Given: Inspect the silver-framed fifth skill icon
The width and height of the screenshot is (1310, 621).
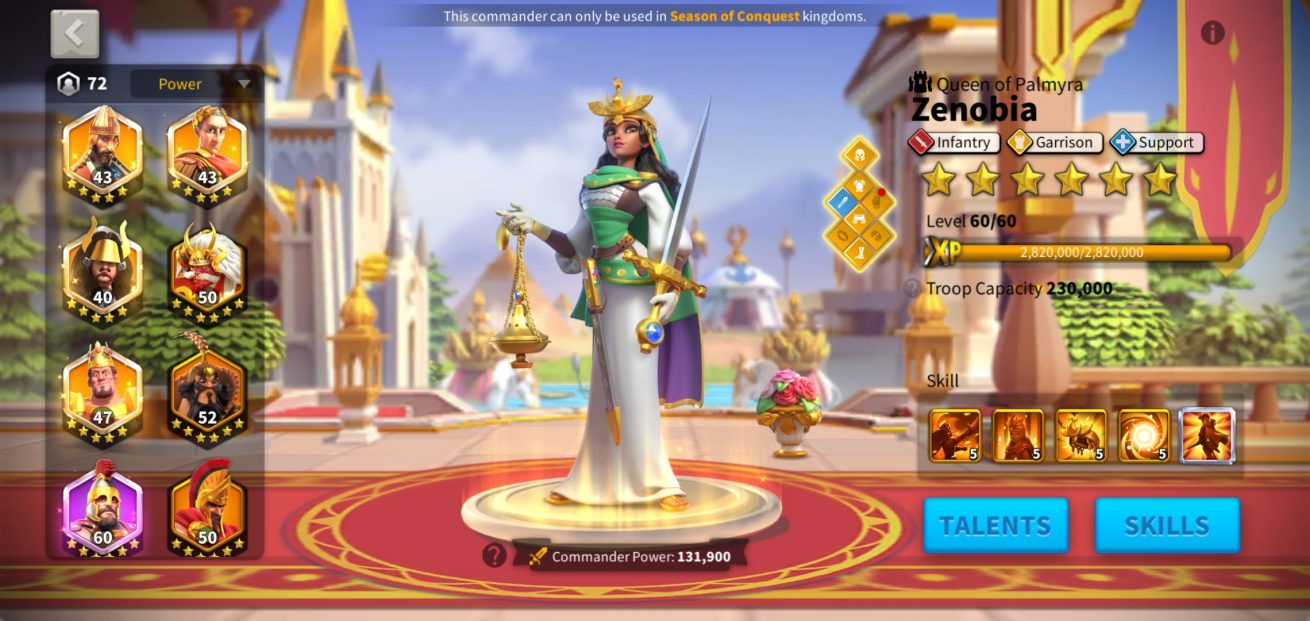Looking at the screenshot, I should (x=1208, y=435).
